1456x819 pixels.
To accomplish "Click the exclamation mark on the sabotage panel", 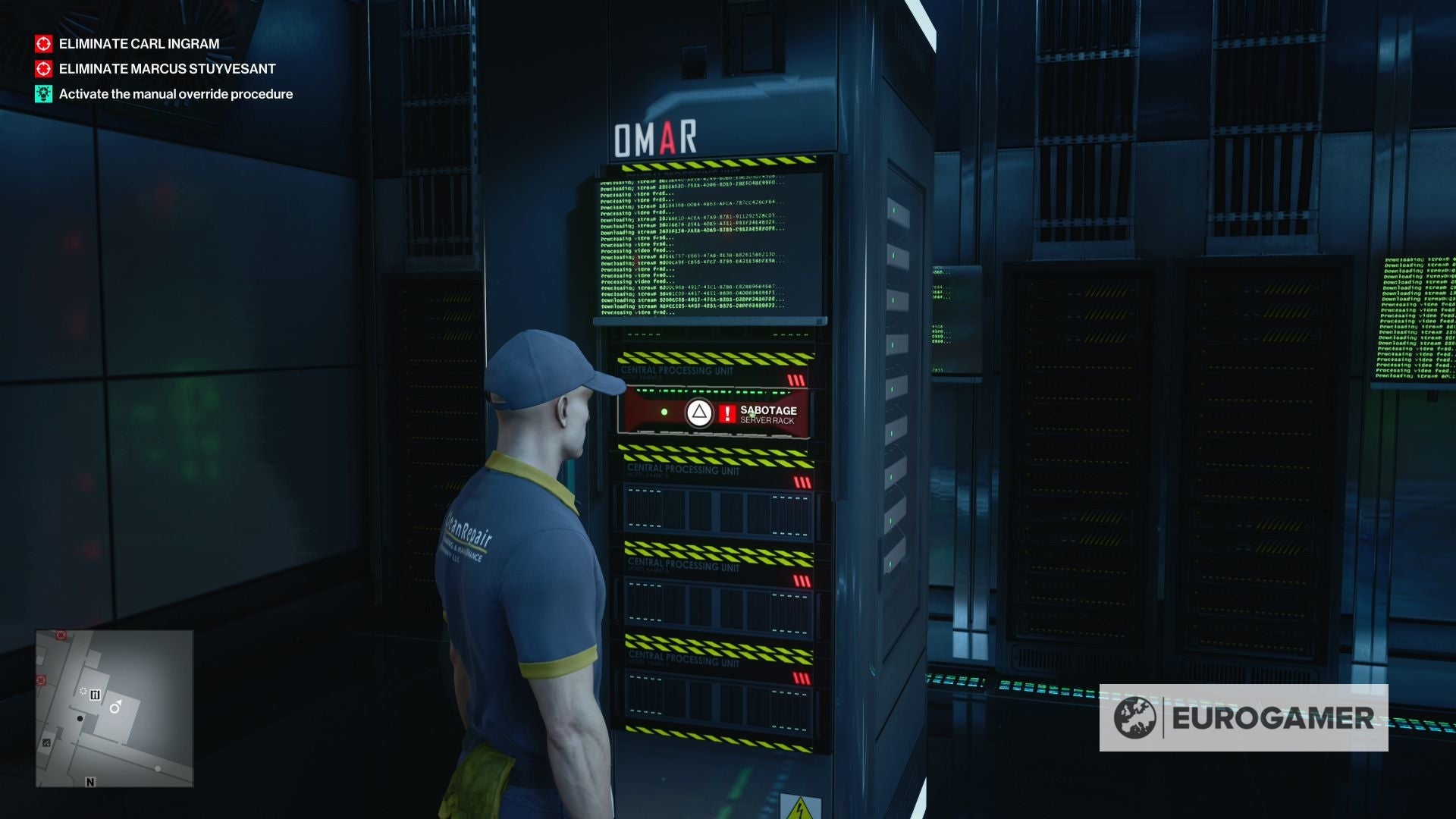I will click(726, 413).
